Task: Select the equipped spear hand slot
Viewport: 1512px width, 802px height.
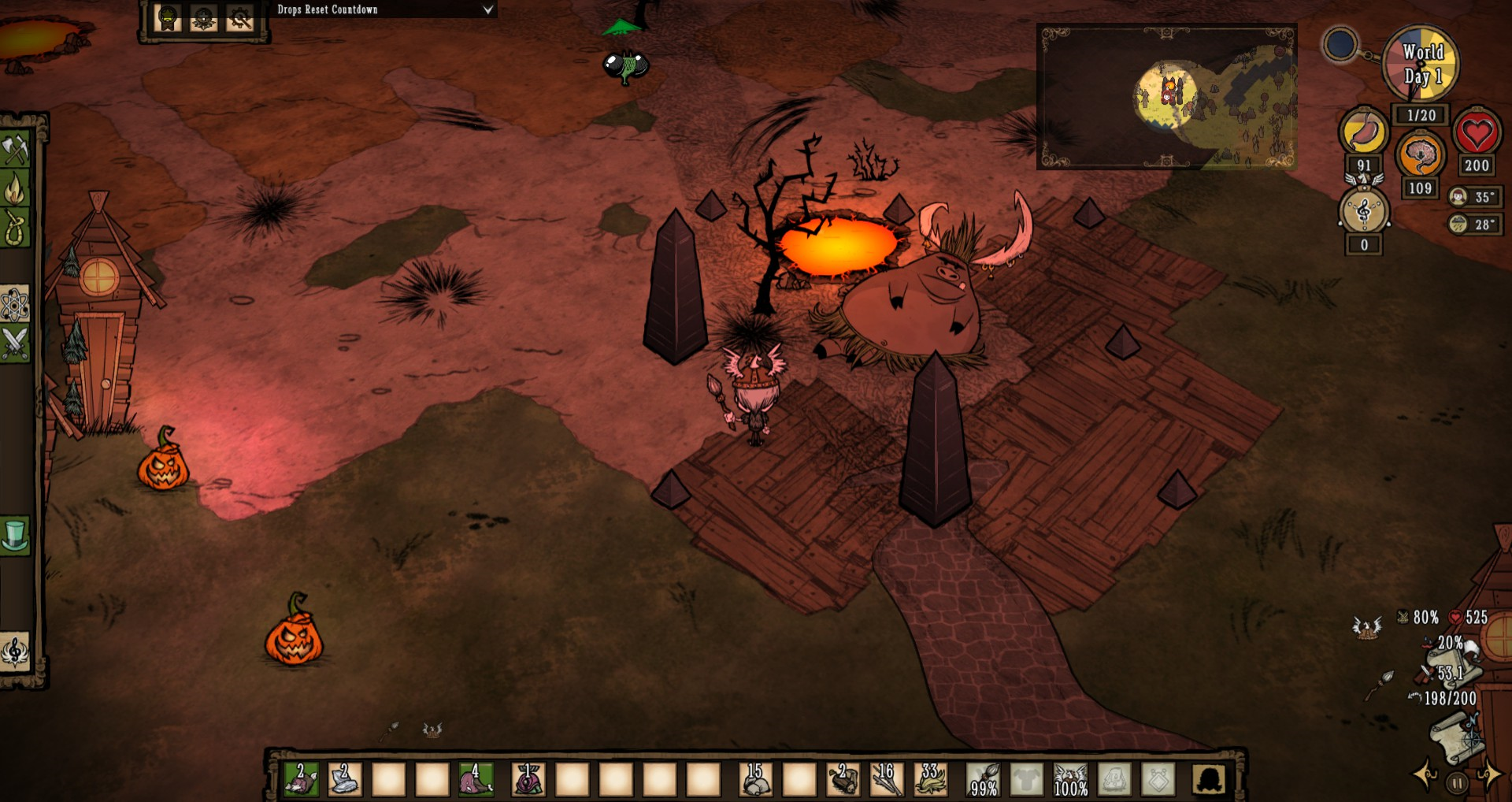Action: pos(984,780)
